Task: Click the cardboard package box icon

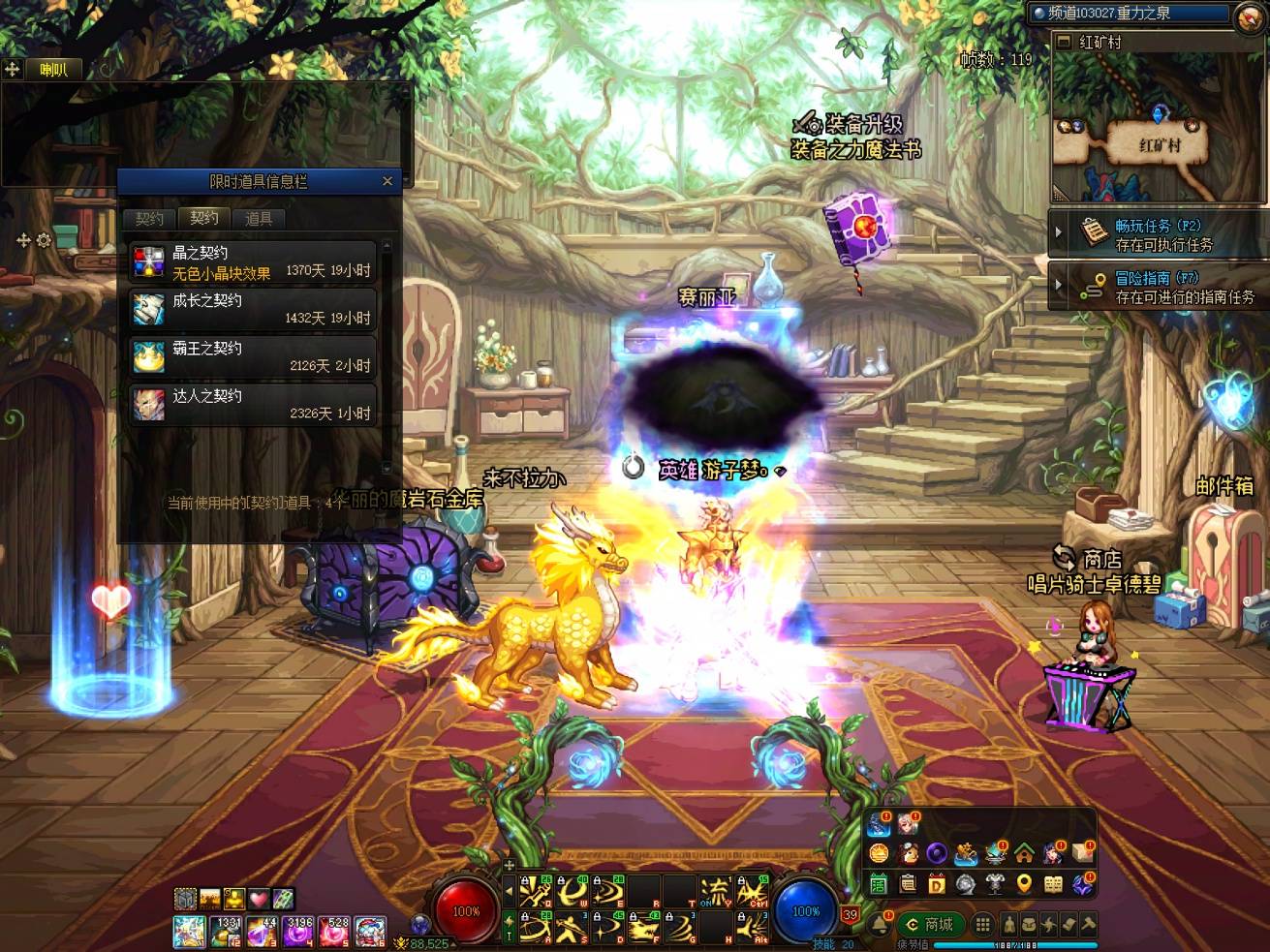Action: [x=1083, y=853]
